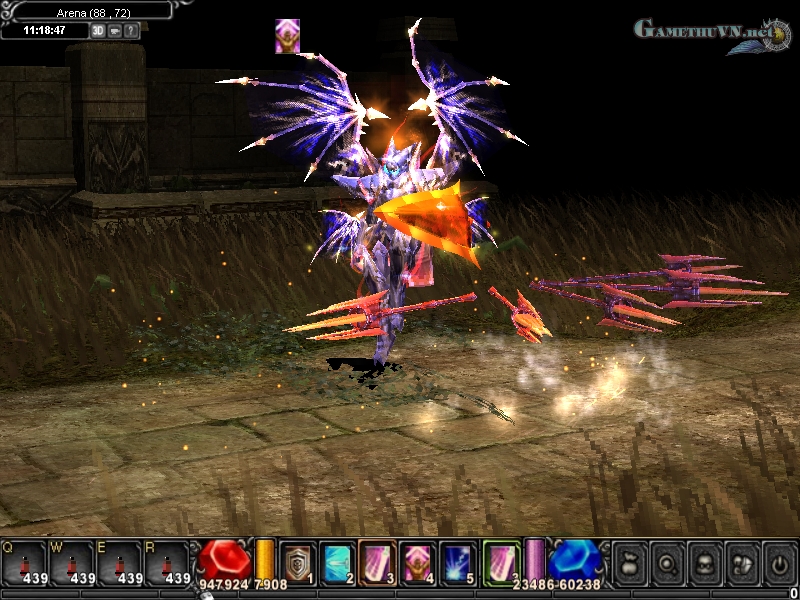800x600 pixels.
Task: Click the camera icon button beside 3D
Action: [115, 30]
